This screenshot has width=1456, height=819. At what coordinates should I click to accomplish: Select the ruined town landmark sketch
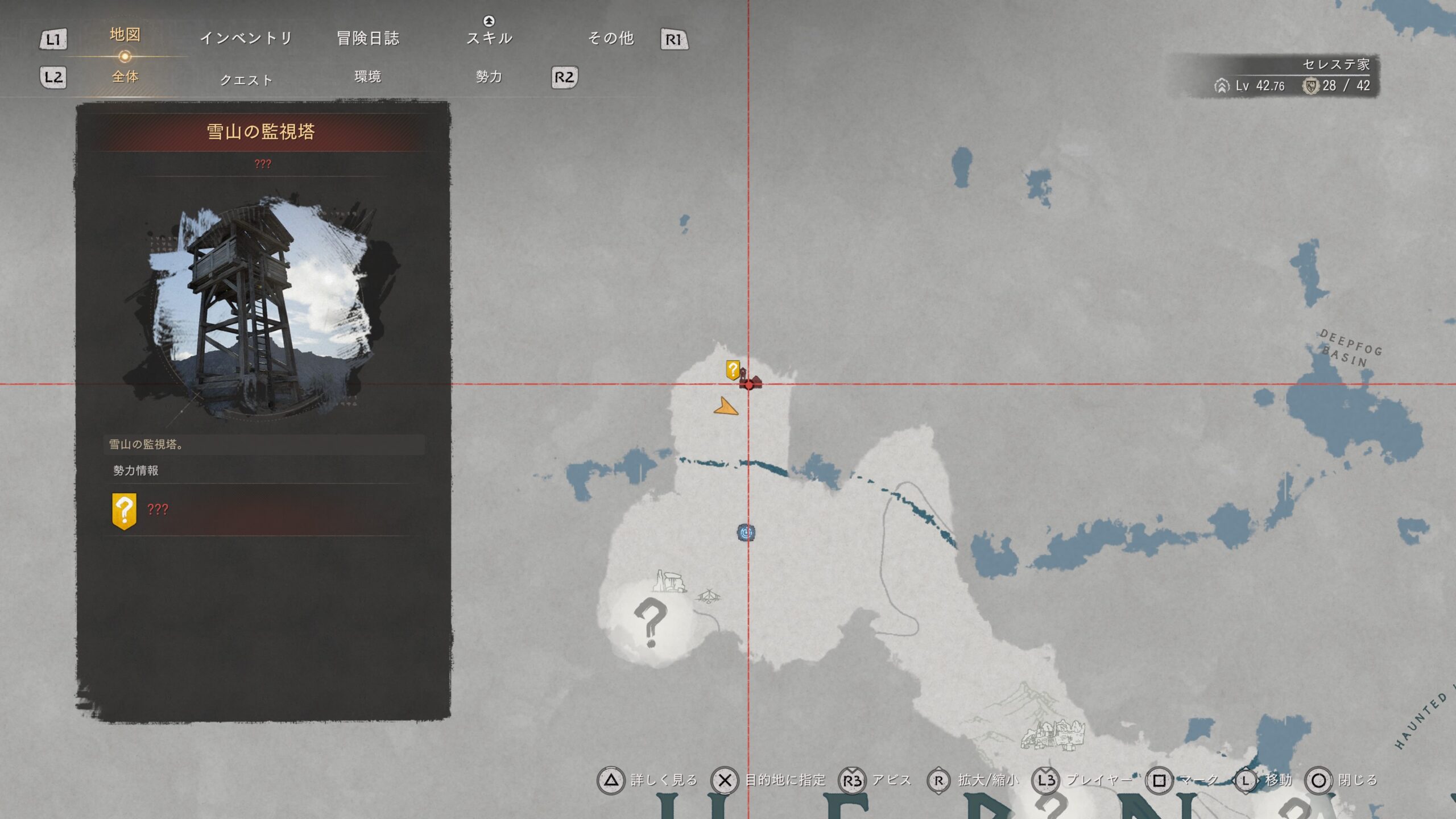(x=1053, y=734)
